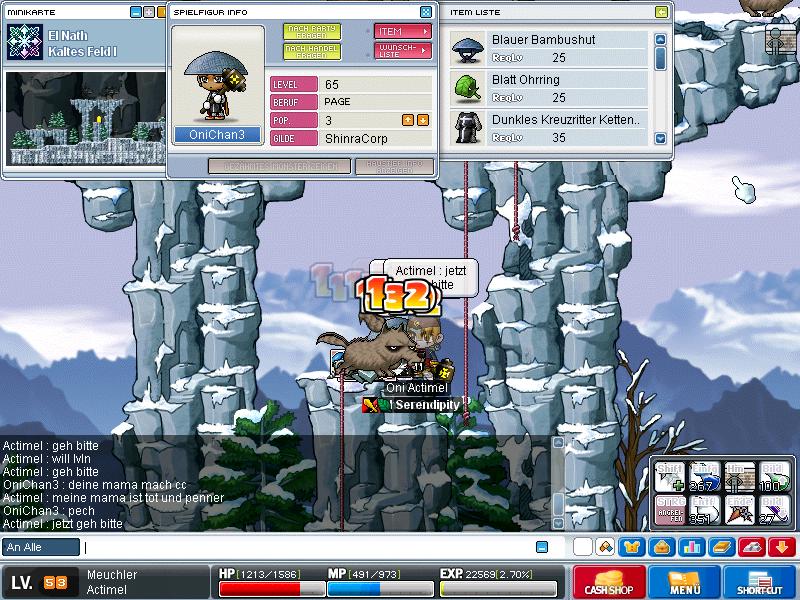Open the Shortcut panel
Screen dimensions: 800x600
(x=760, y=583)
